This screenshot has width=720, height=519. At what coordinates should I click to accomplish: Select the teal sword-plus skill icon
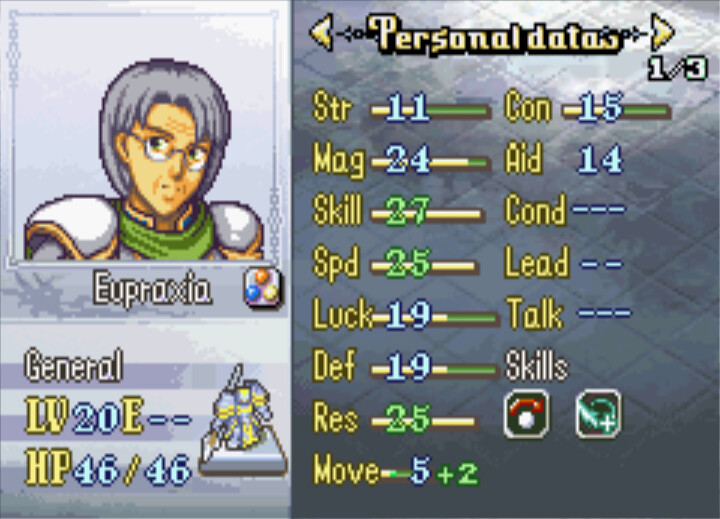coord(598,415)
